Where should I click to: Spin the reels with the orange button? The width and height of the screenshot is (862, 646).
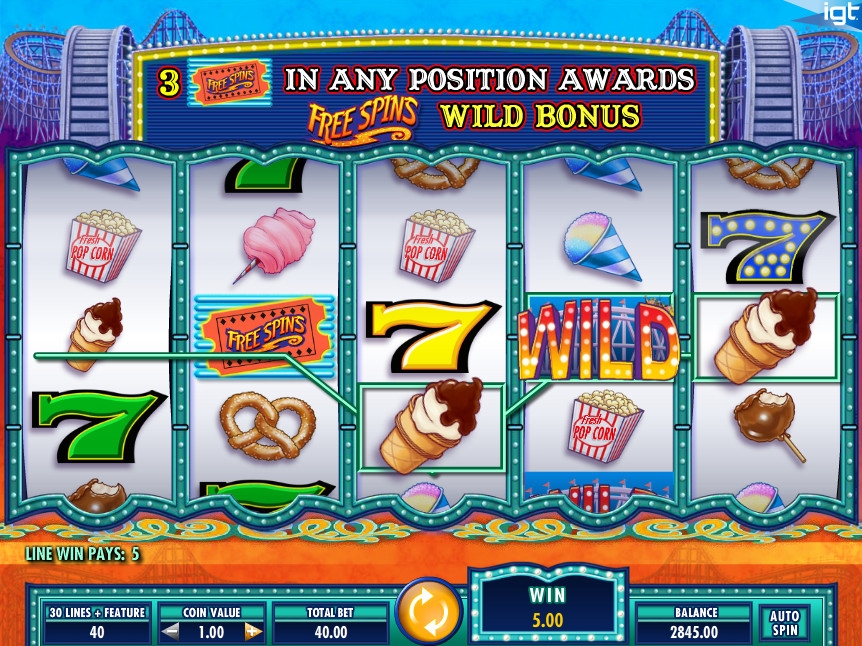click(x=428, y=612)
